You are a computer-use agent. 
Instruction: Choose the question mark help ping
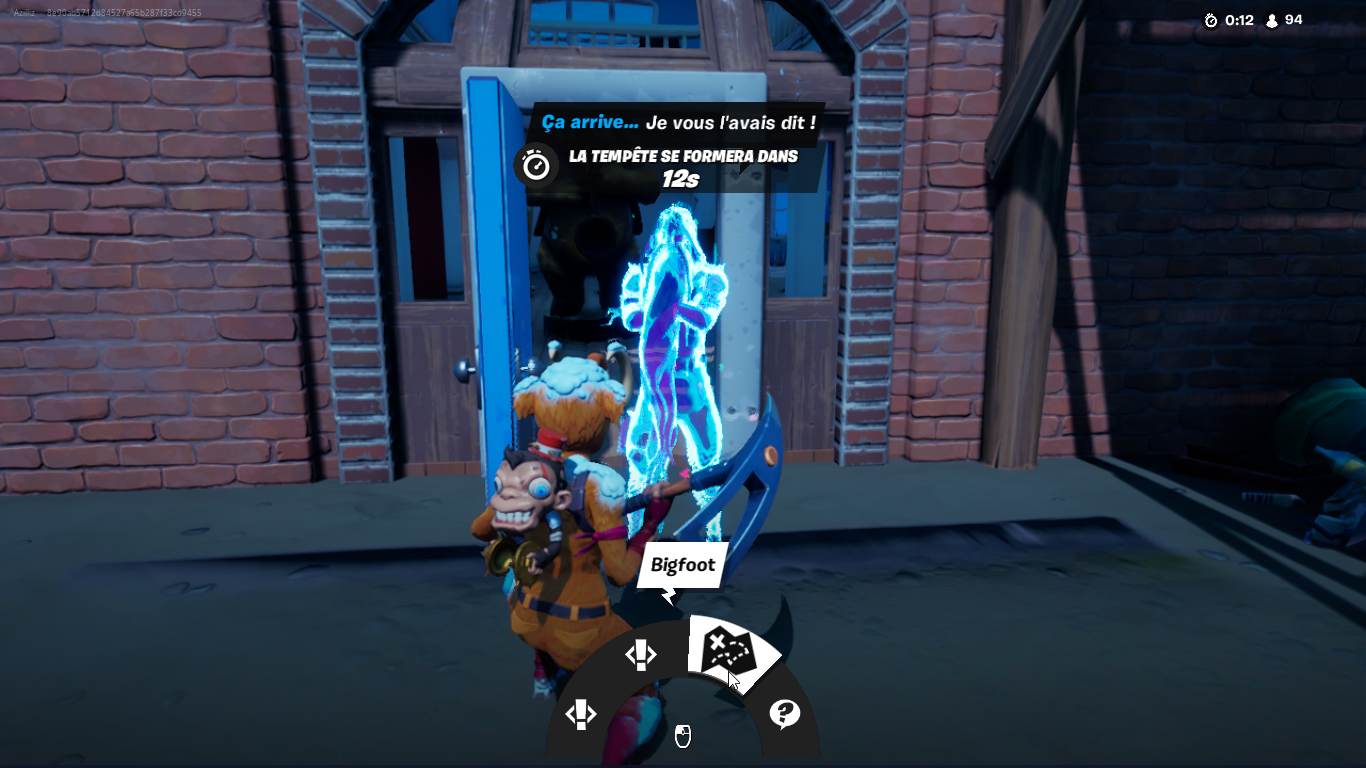(785, 712)
